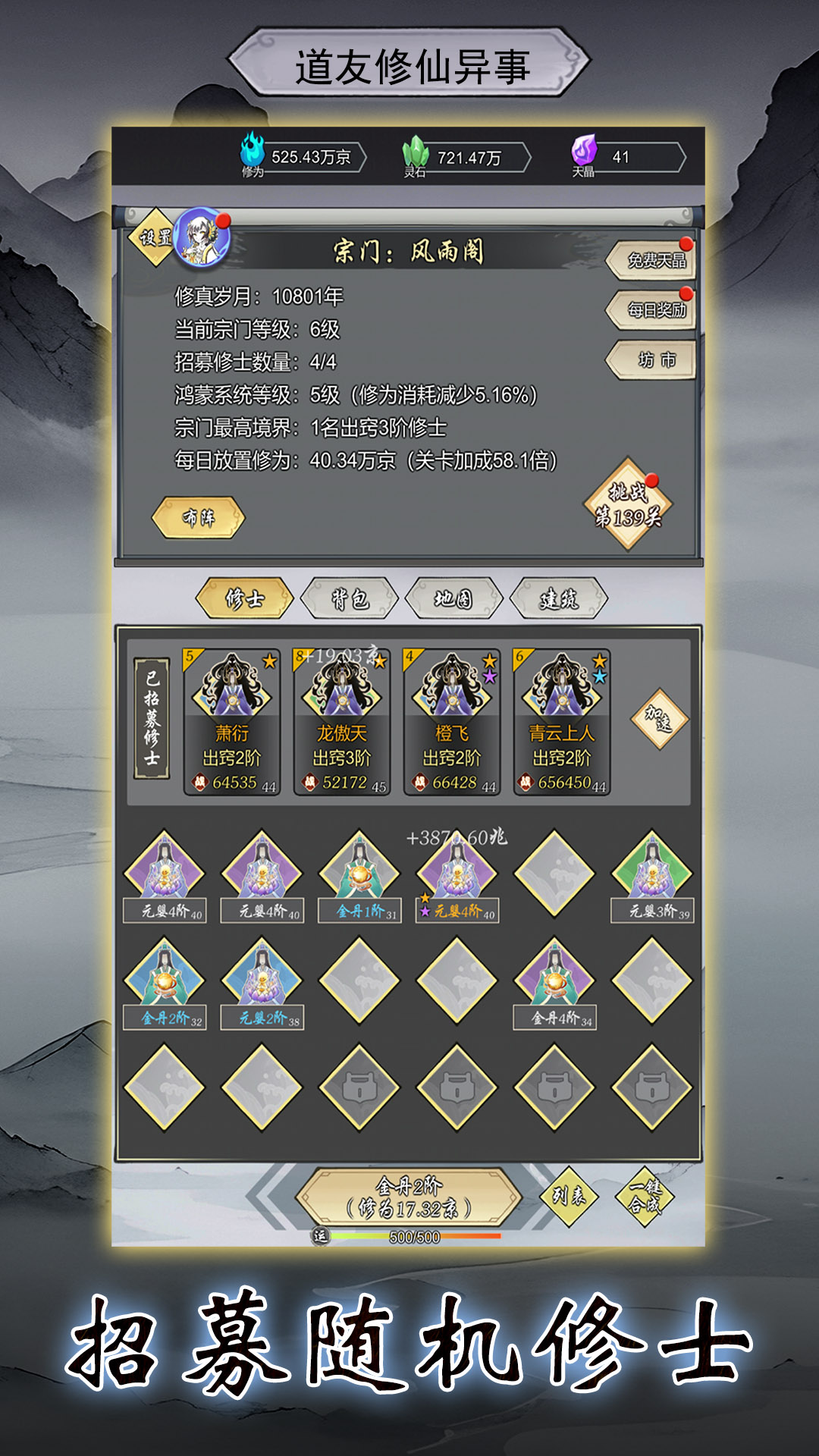This screenshot has width=819, height=1456.
Task: Open the 坊市 market
Action: [x=654, y=360]
